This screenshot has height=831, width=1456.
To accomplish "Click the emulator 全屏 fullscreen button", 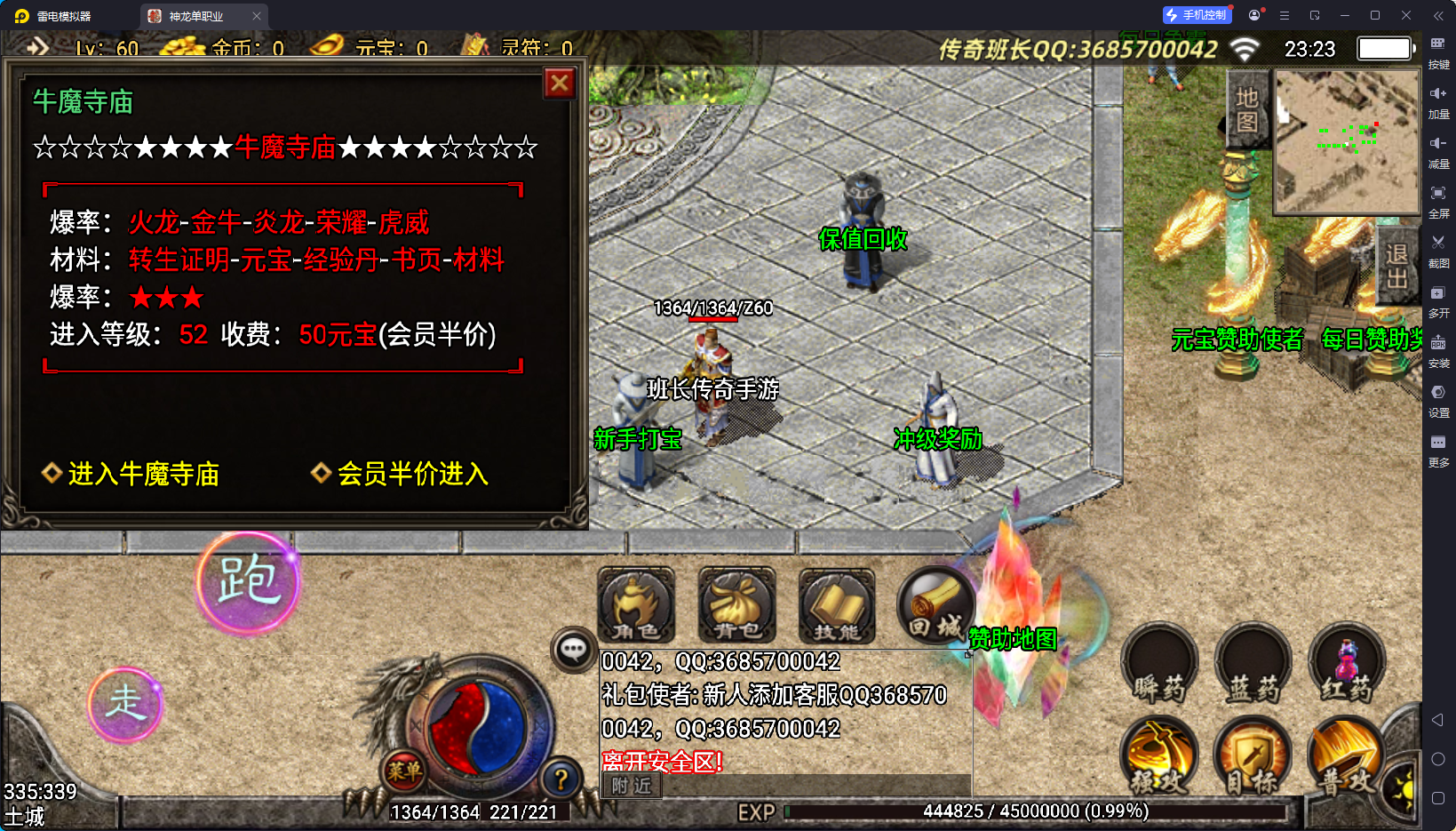I will [x=1438, y=198].
